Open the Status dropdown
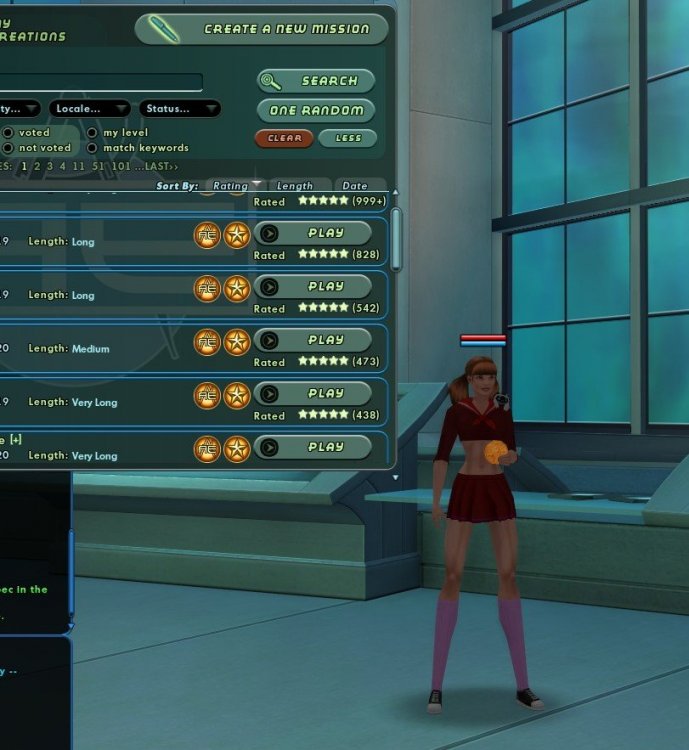 (x=179, y=108)
